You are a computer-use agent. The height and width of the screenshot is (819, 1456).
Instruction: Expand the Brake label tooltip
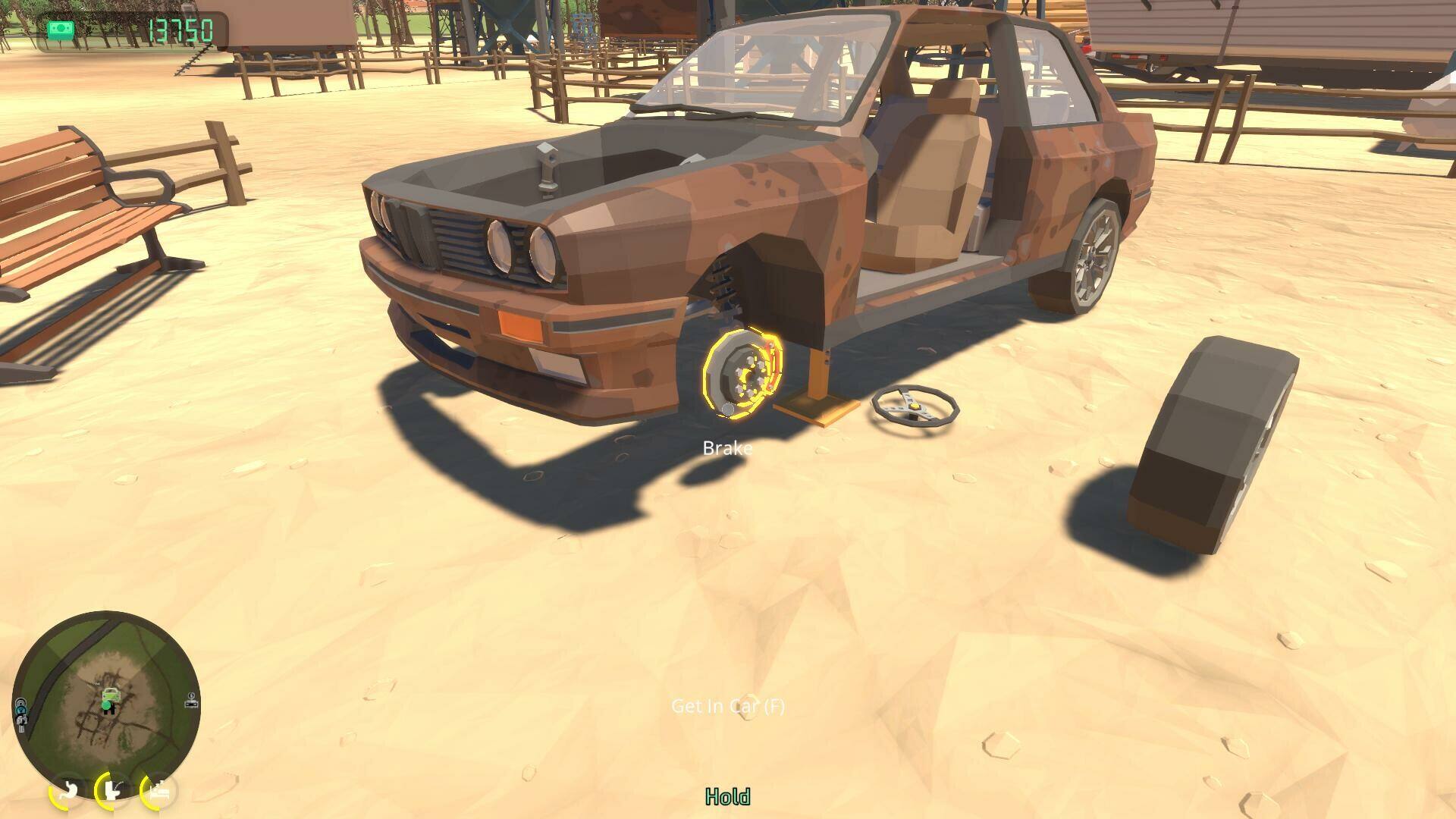pyautogui.click(x=727, y=447)
